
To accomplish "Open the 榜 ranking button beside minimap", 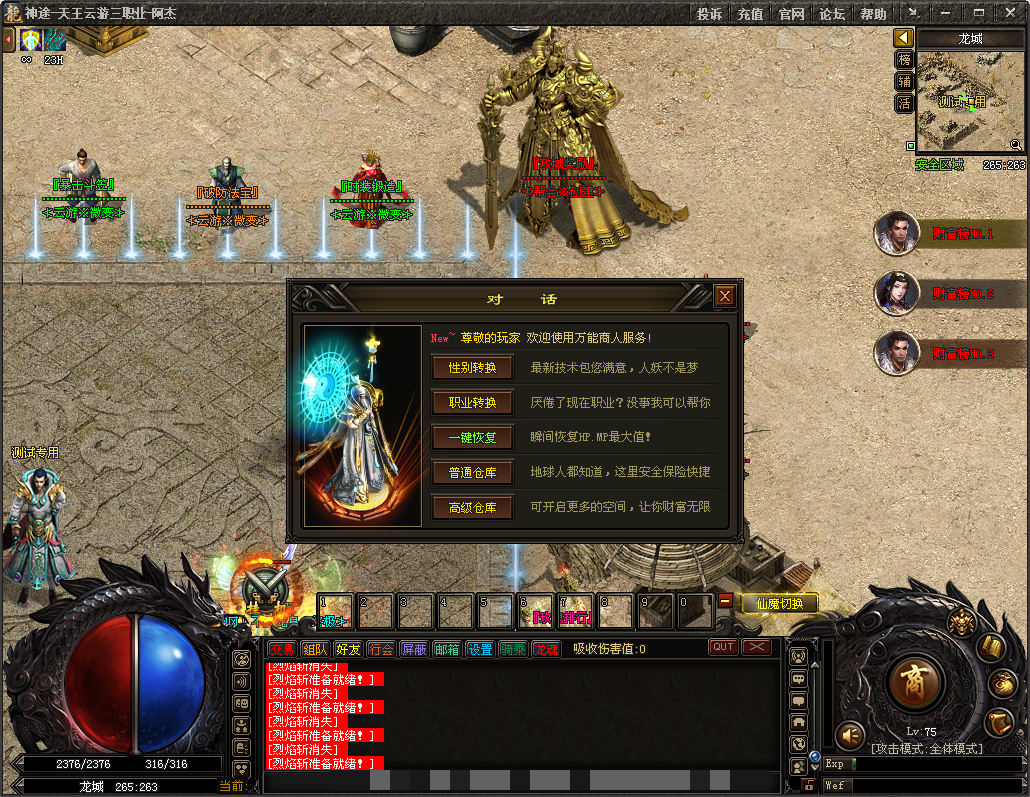I will point(904,59).
